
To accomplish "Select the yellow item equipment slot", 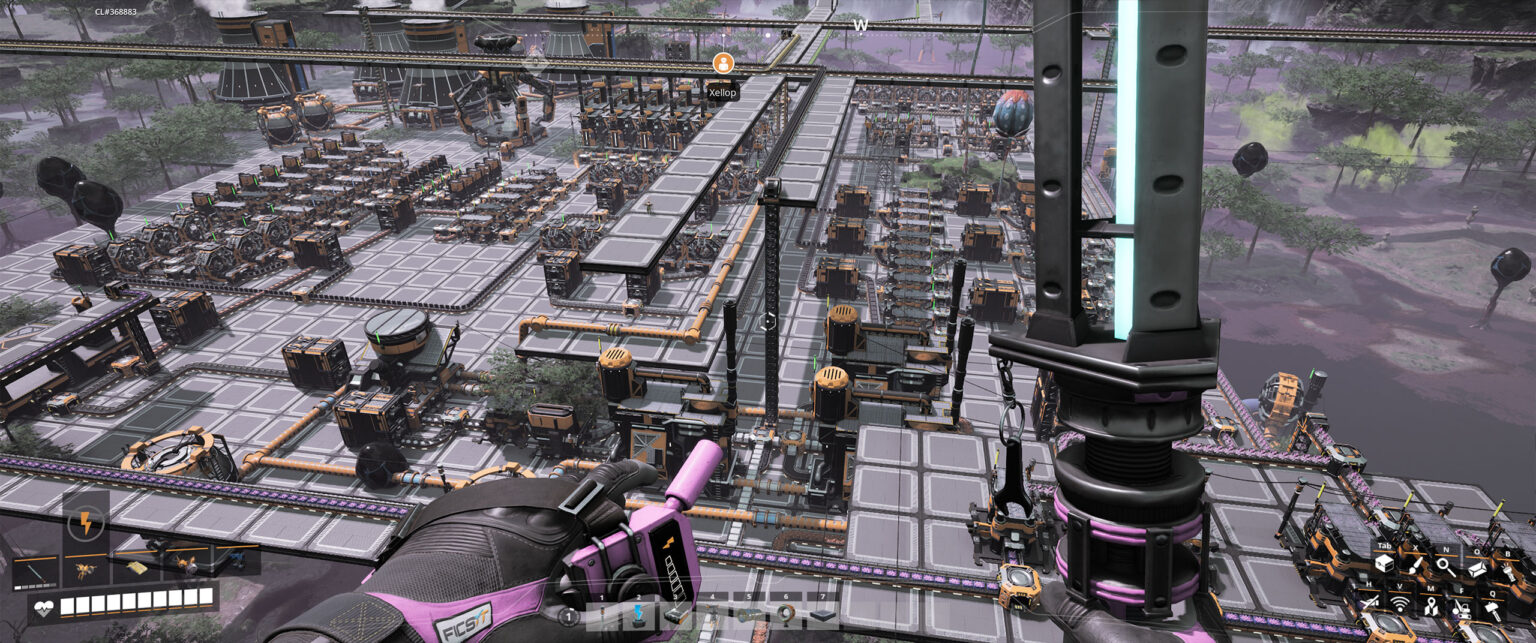I will (135, 567).
